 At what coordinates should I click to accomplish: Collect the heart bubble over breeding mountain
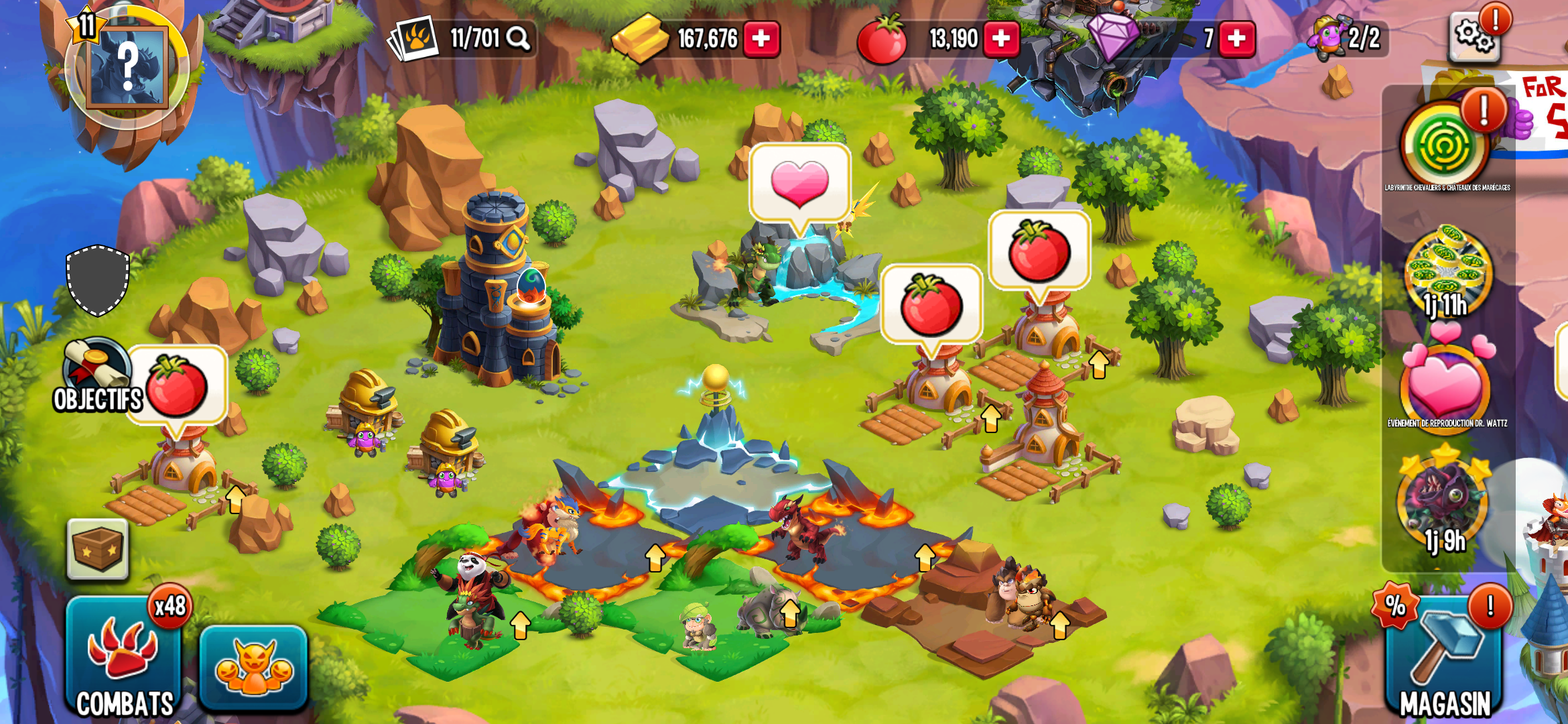click(799, 182)
